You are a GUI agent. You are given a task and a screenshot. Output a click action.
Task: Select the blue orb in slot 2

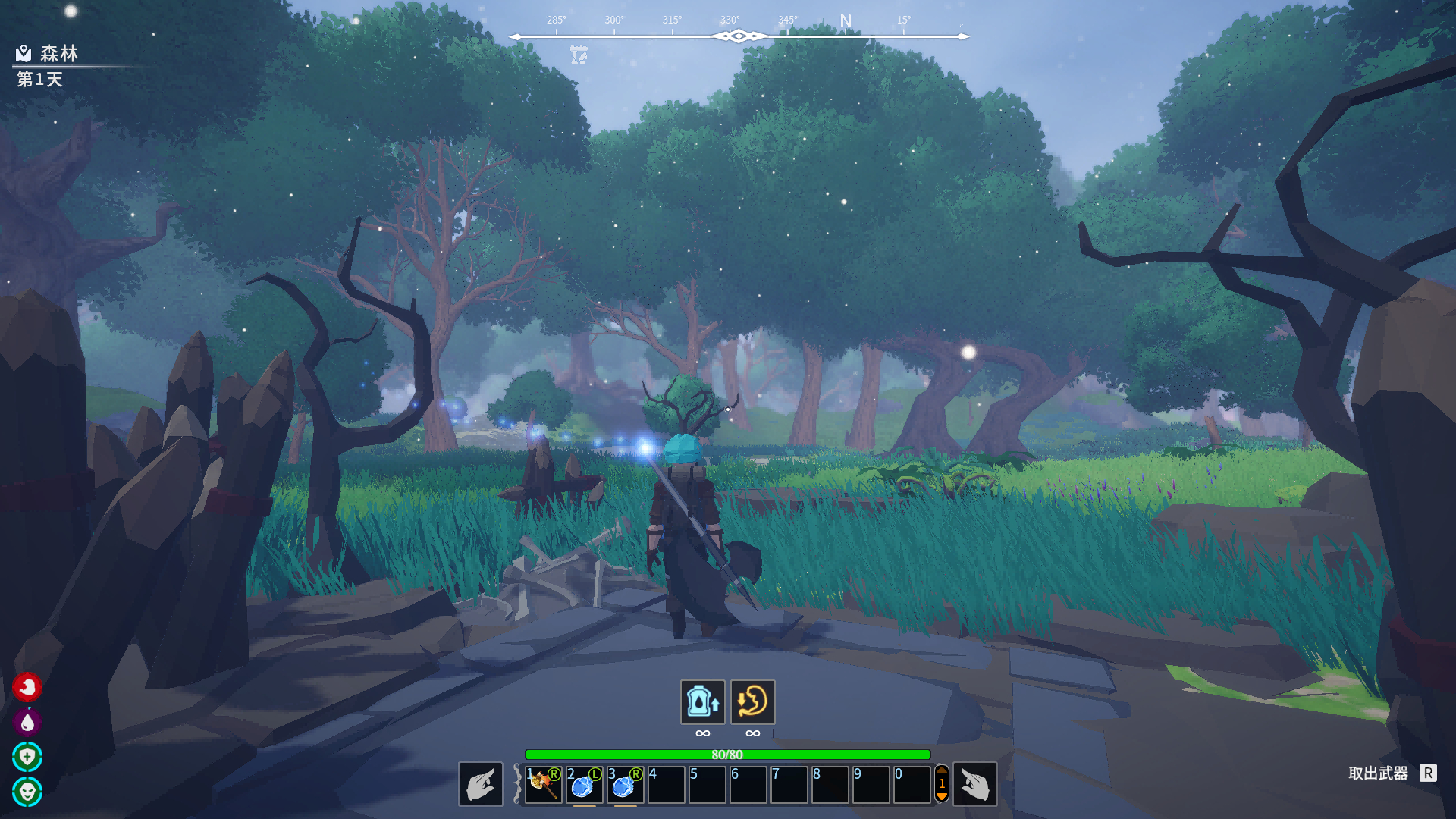click(584, 784)
